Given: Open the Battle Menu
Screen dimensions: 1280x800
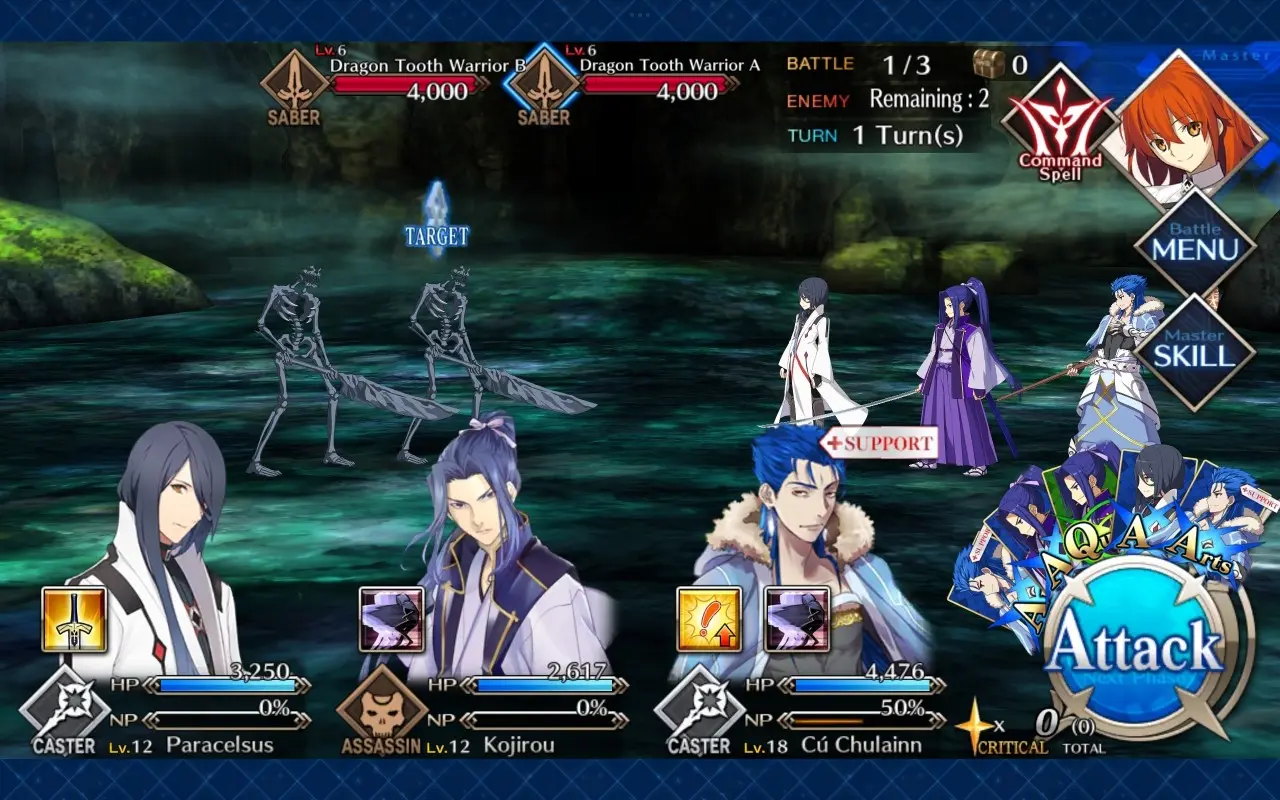Looking at the screenshot, I should [x=1194, y=246].
